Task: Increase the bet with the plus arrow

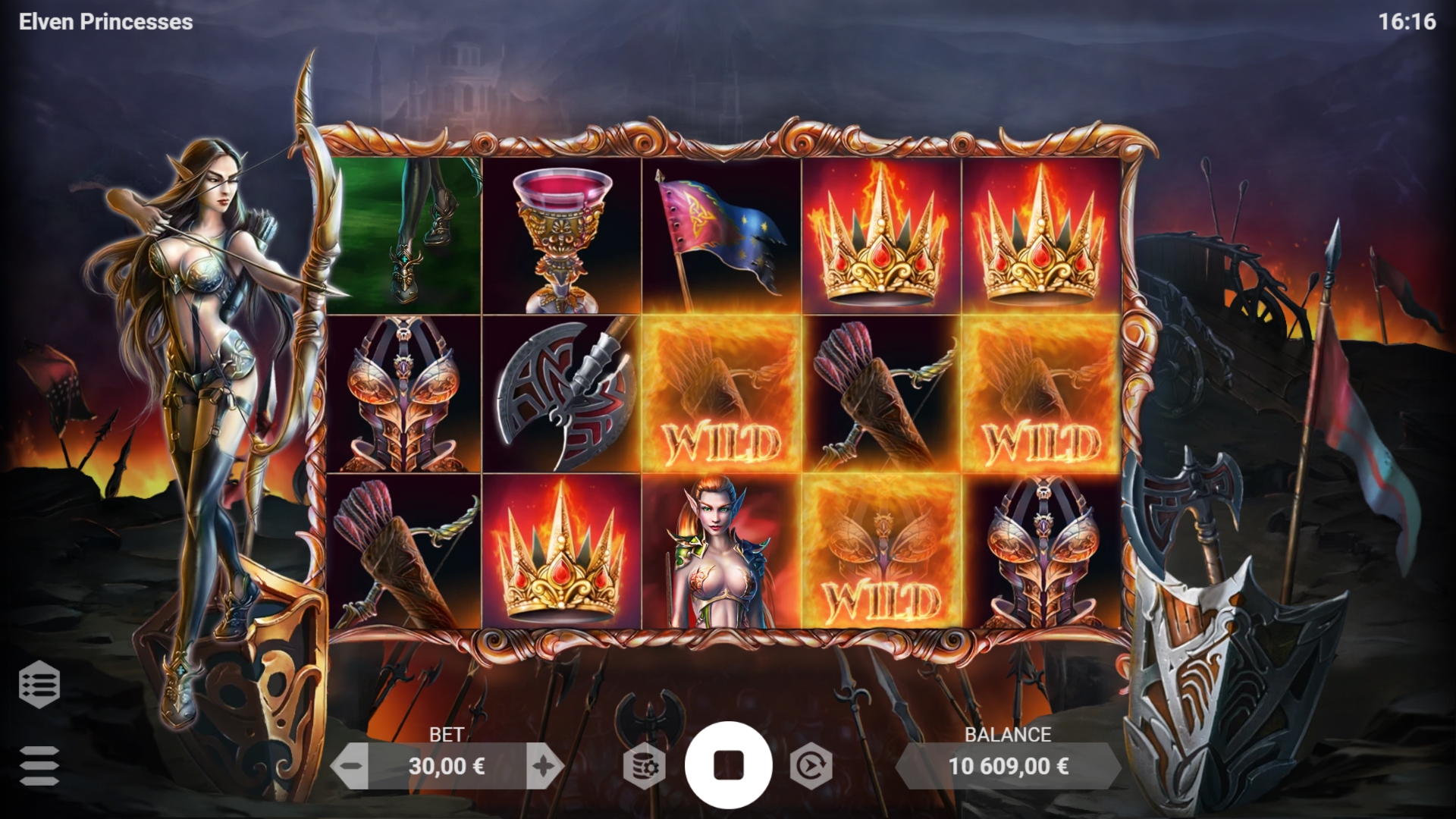Action: tap(544, 765)
